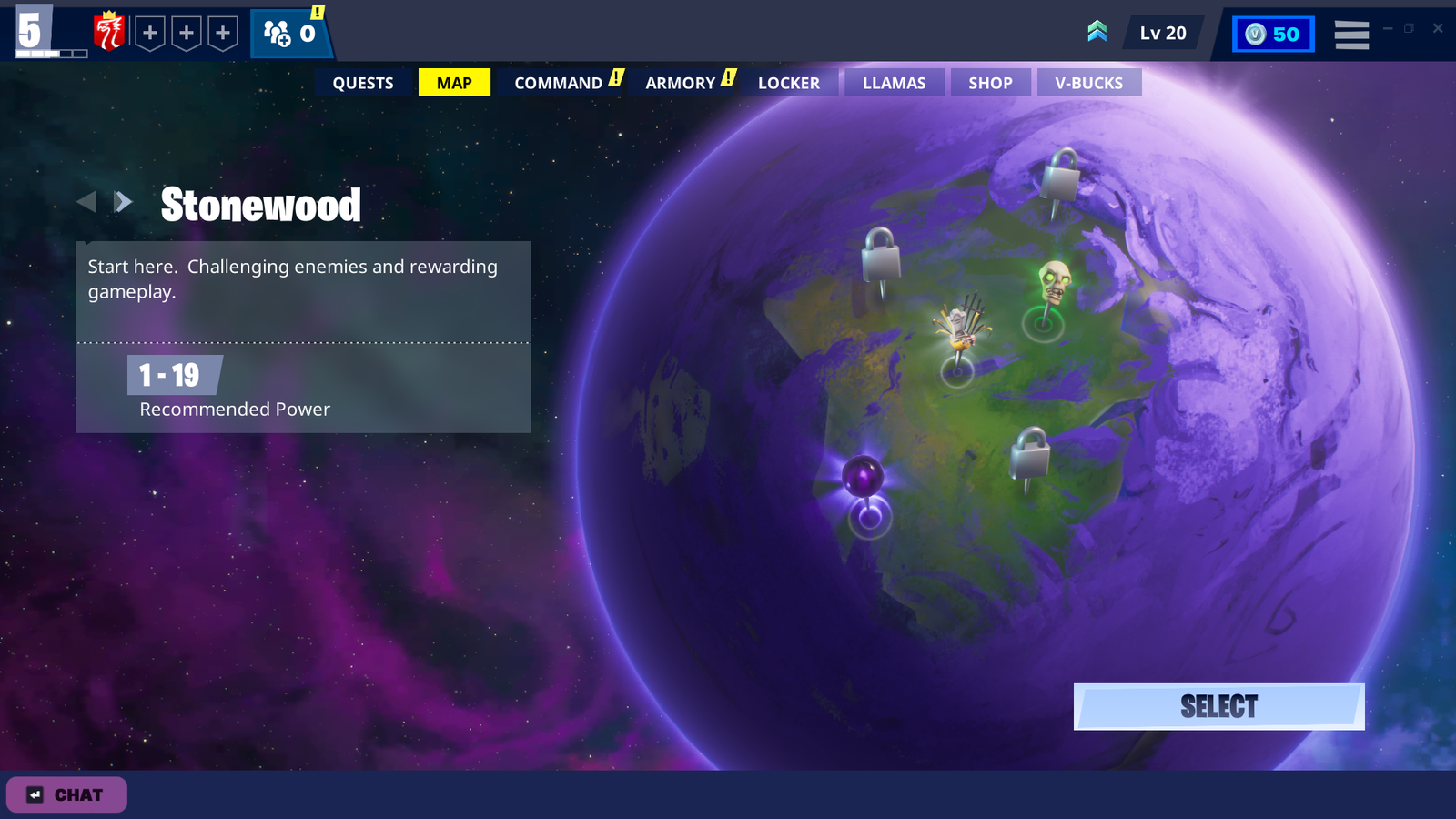Show the Llamas tab
The height and width of the screenshot is (819, 1456).
pos(894,83)
